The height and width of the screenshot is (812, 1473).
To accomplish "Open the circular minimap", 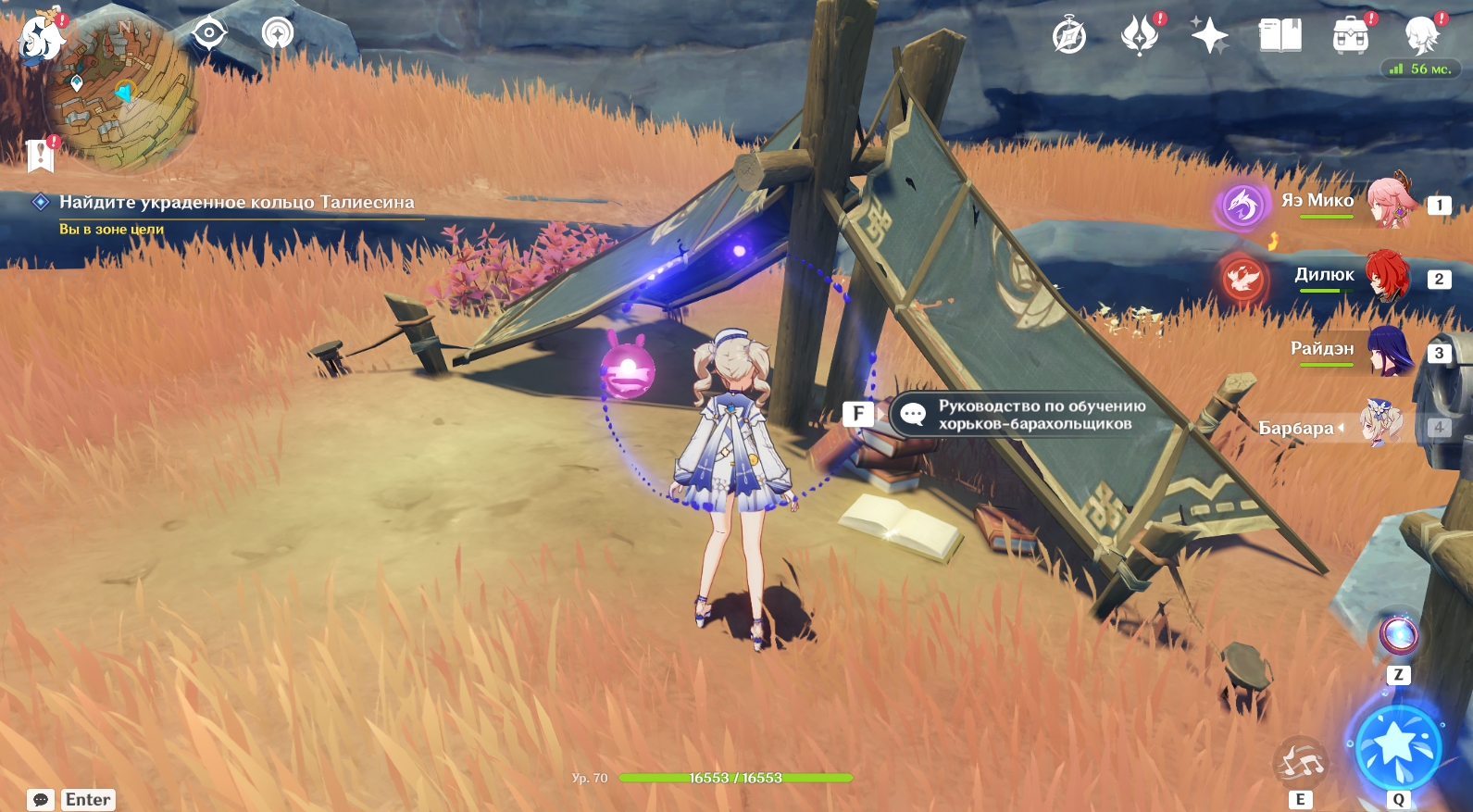I will (120, 94).
